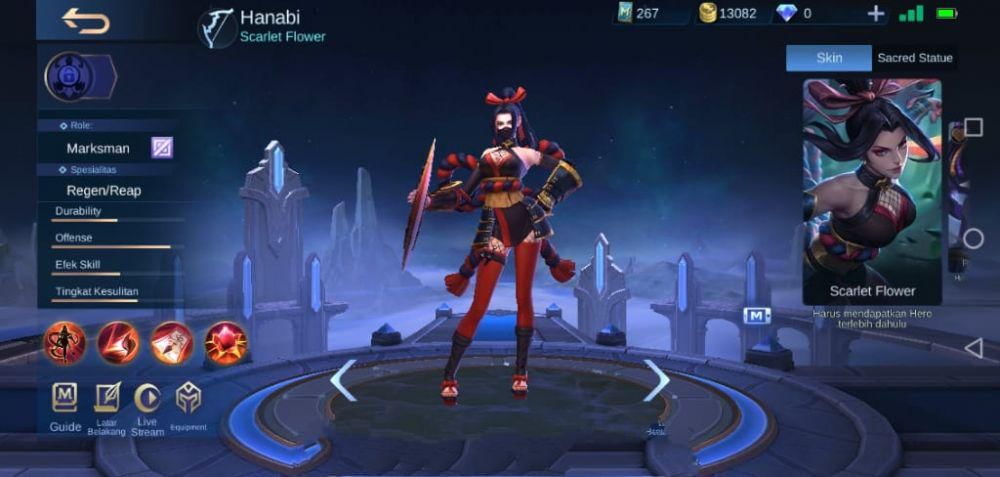This screenshot has width=1000, height=477.
Task: Tap the Android home circle button
Action: pos(973,238)
